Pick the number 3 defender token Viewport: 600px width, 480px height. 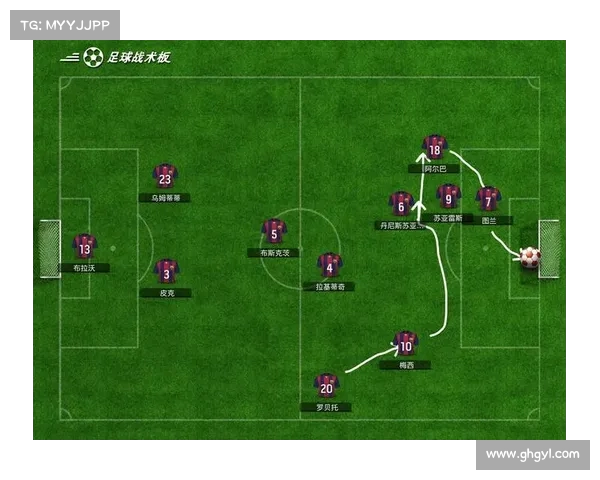point(166,272)
